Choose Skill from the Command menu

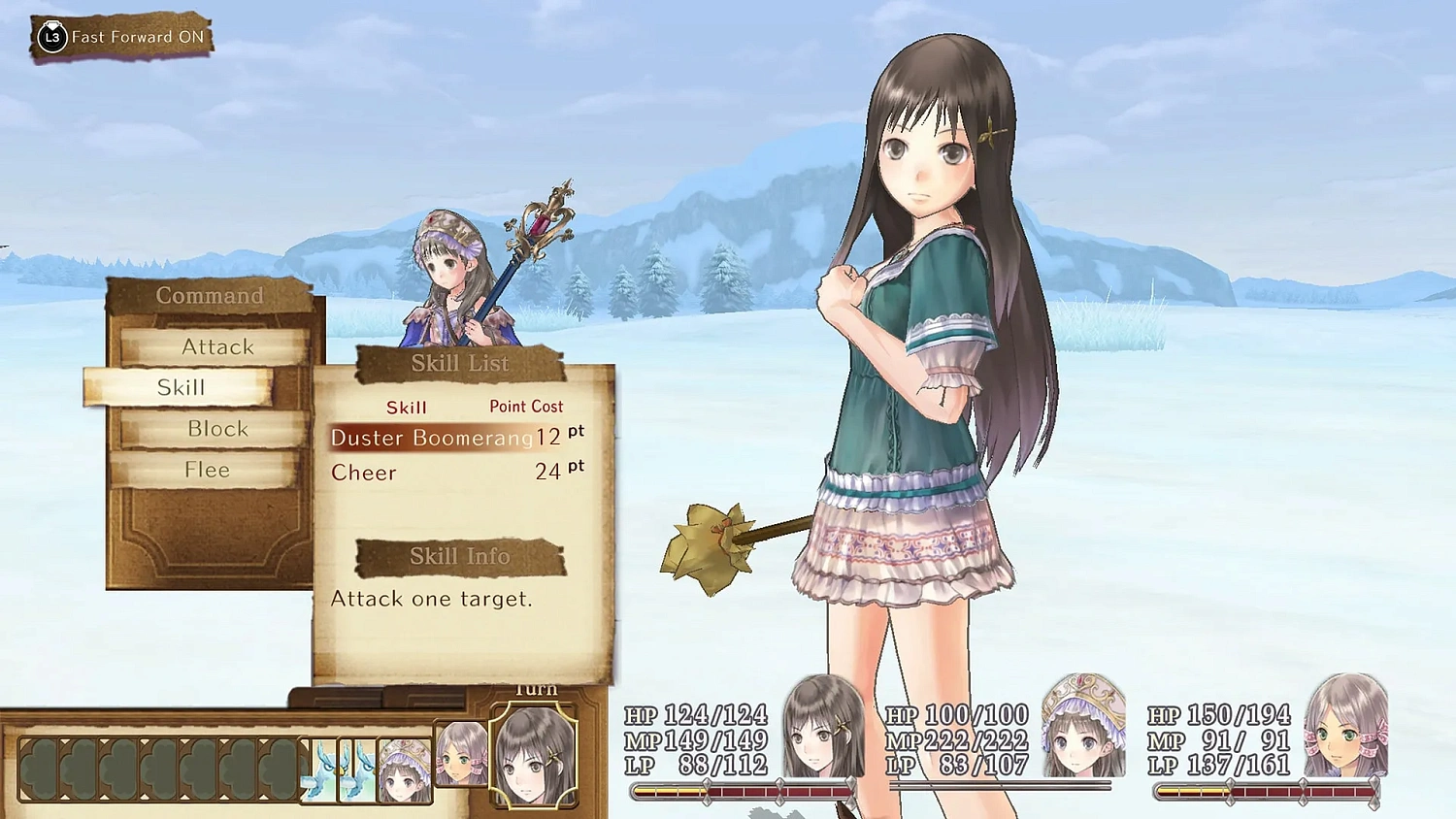[x=181, y=387]
